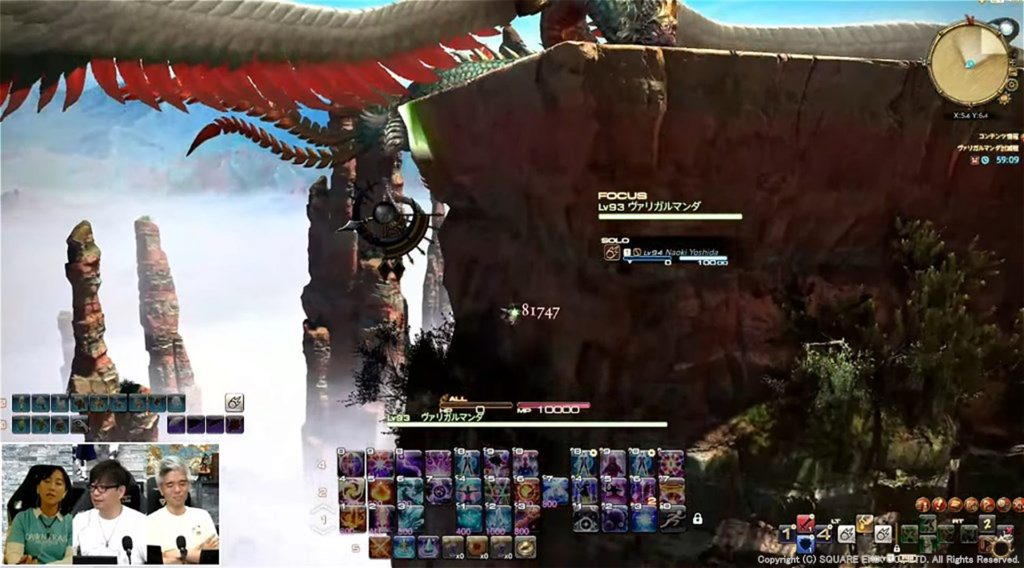Use the golden ring item on the bottom hotbar

pyautogui.click(x=525, y=547)
